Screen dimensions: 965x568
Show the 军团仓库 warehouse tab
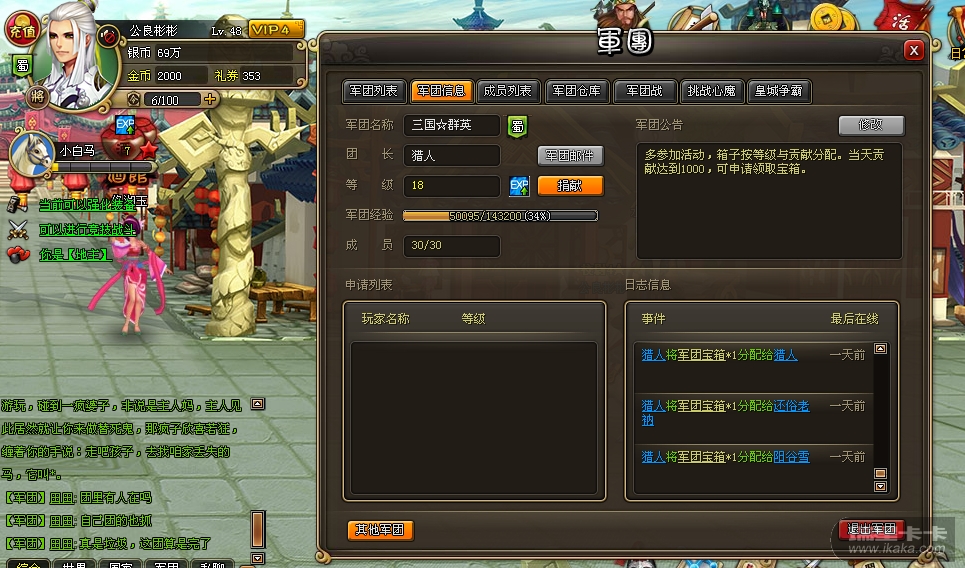point(577,91)
